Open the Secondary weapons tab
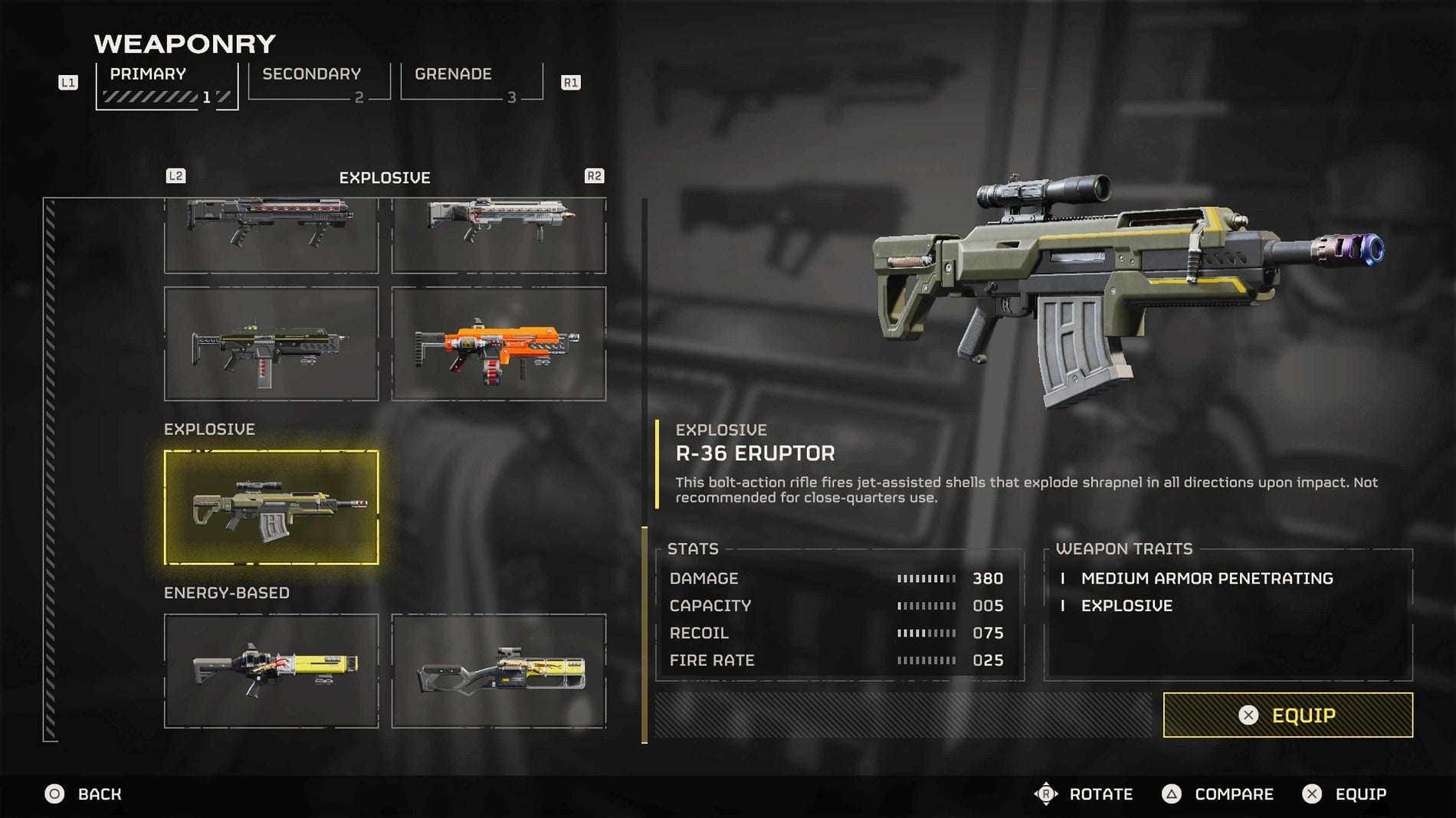This screenshot has width=1456, height=818. coord(318,83)
